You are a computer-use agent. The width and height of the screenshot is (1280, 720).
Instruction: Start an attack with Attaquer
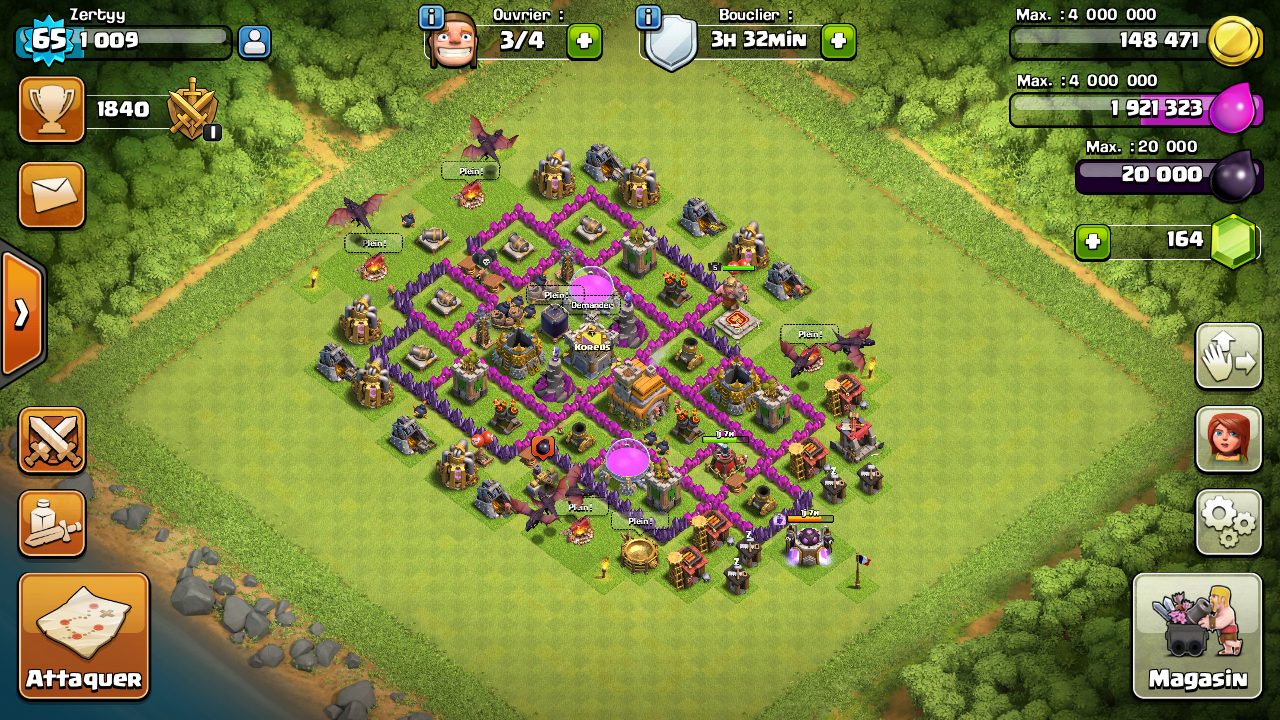point(84,635)
